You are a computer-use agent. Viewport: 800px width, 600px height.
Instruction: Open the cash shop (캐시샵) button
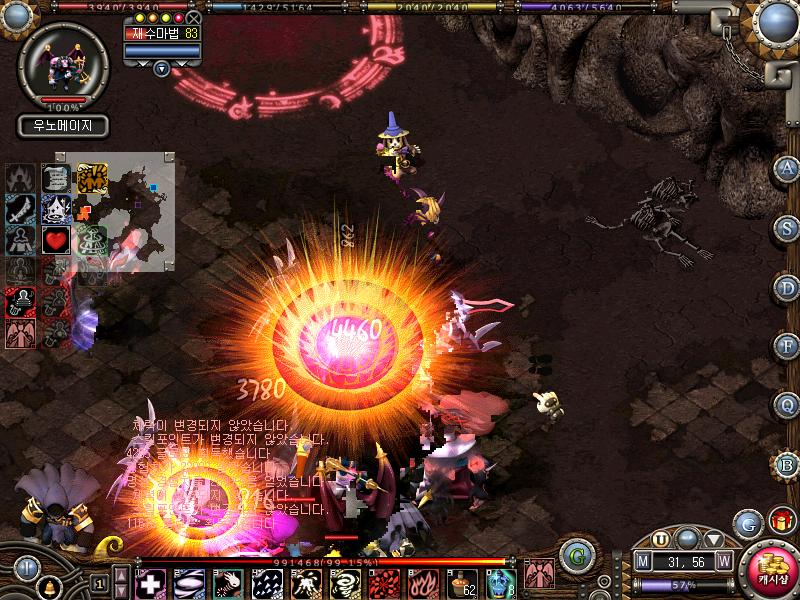click(x=771, y=572)
